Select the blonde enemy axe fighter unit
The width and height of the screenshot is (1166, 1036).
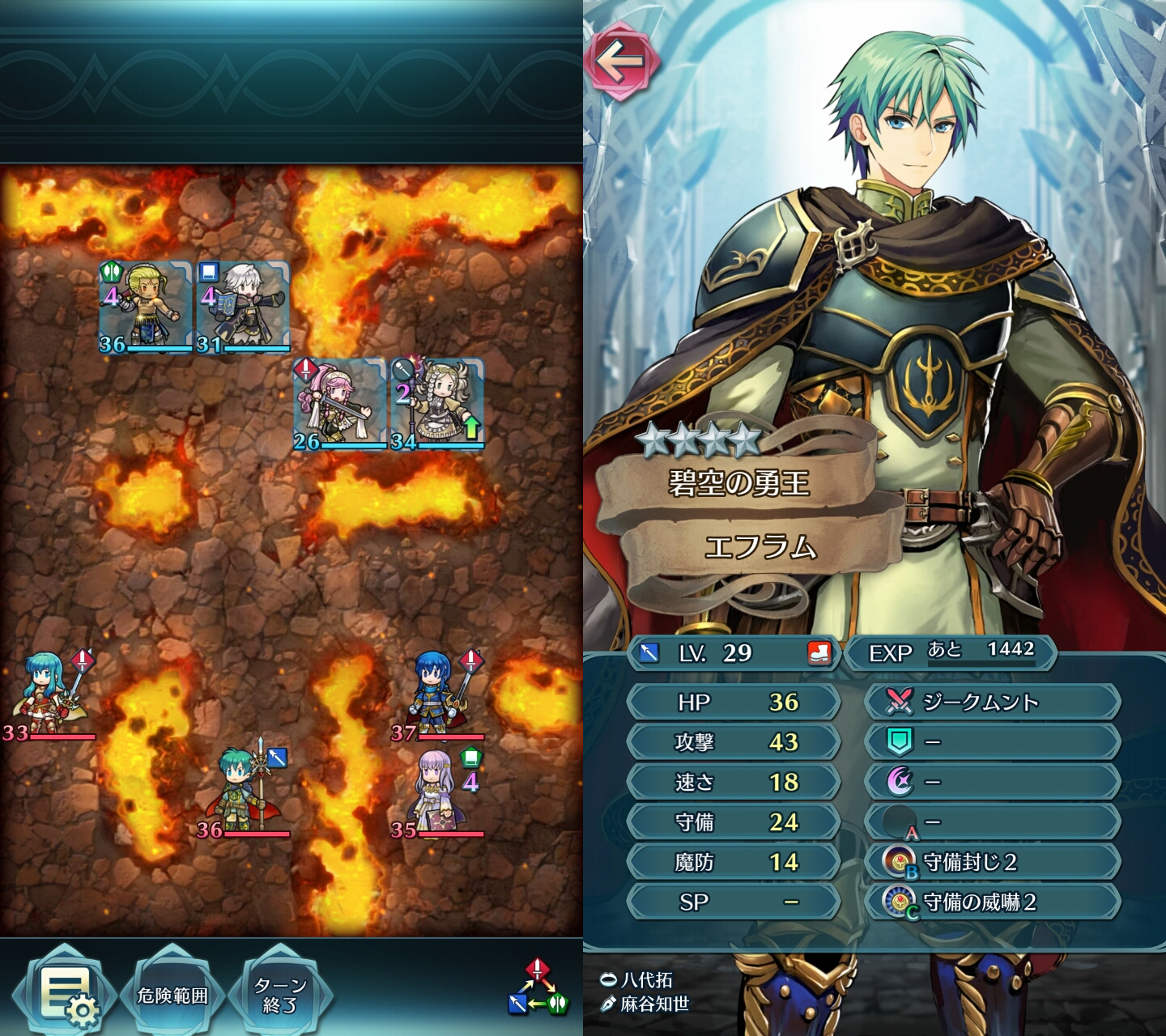[x=146, y=308]
